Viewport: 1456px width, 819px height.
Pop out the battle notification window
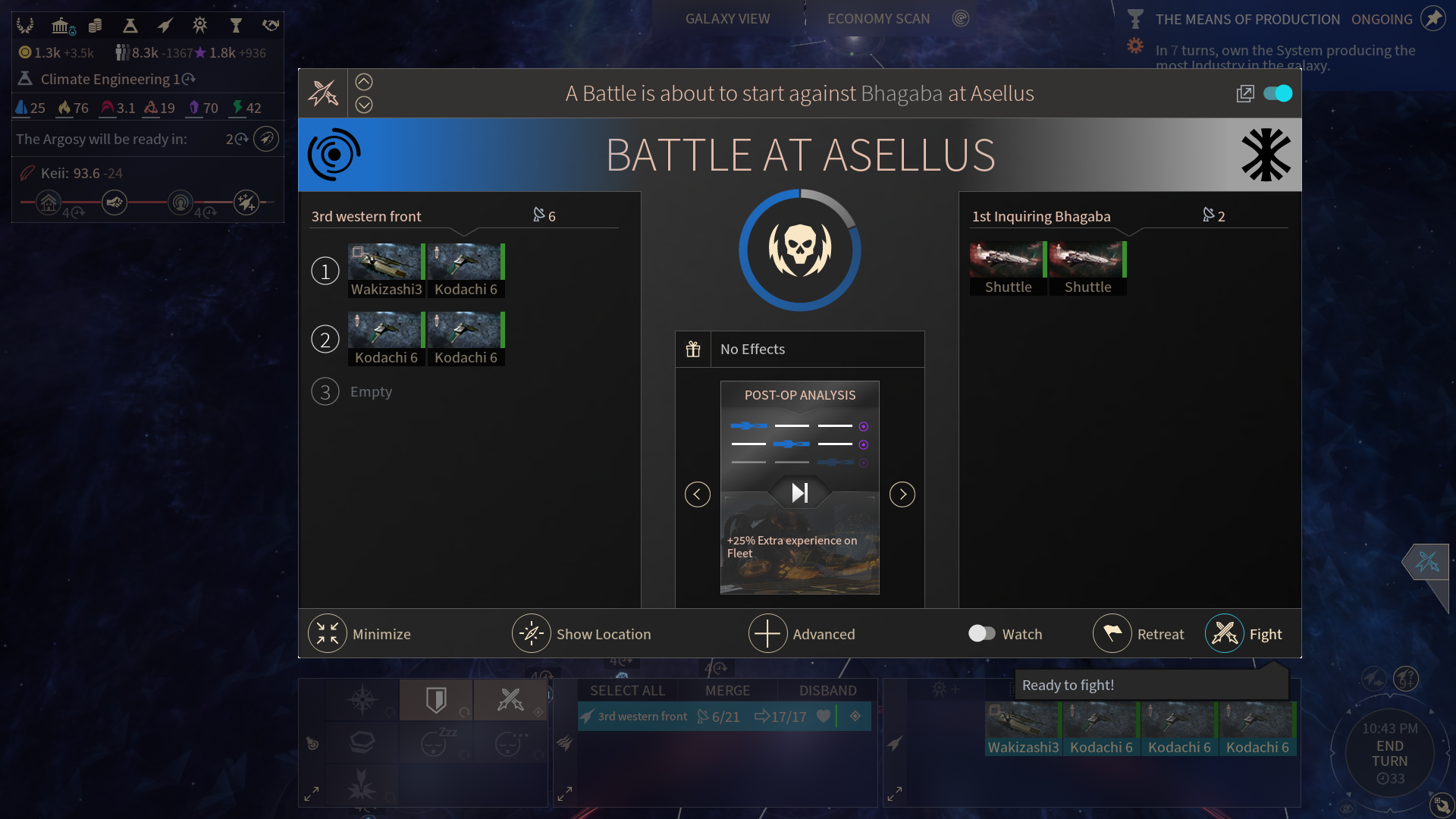1245,93
